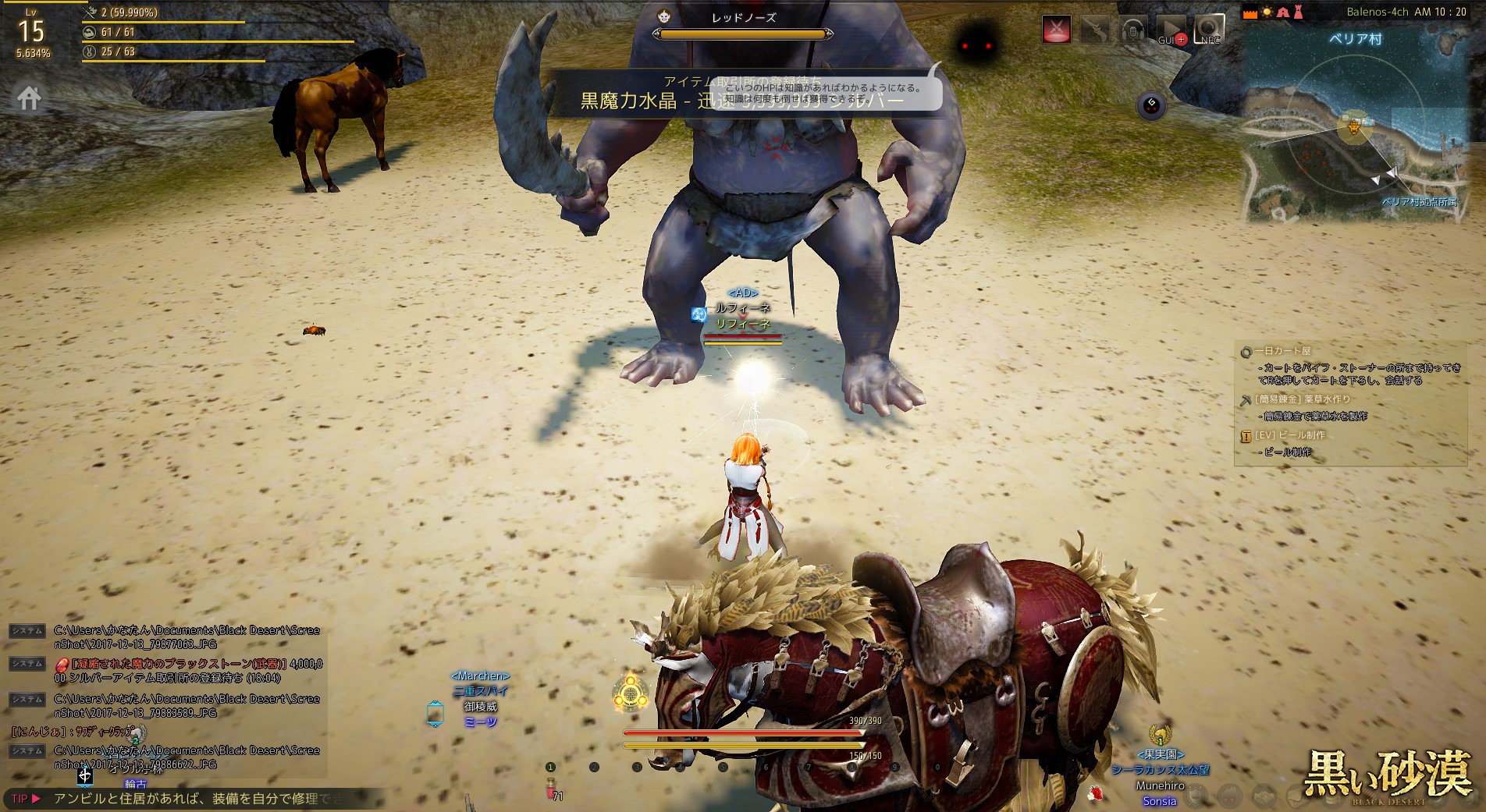This screenshot has height=812, width=1486.
Task: Summon the Black Spirit round icon
Action: click(x=1151, y=105)
